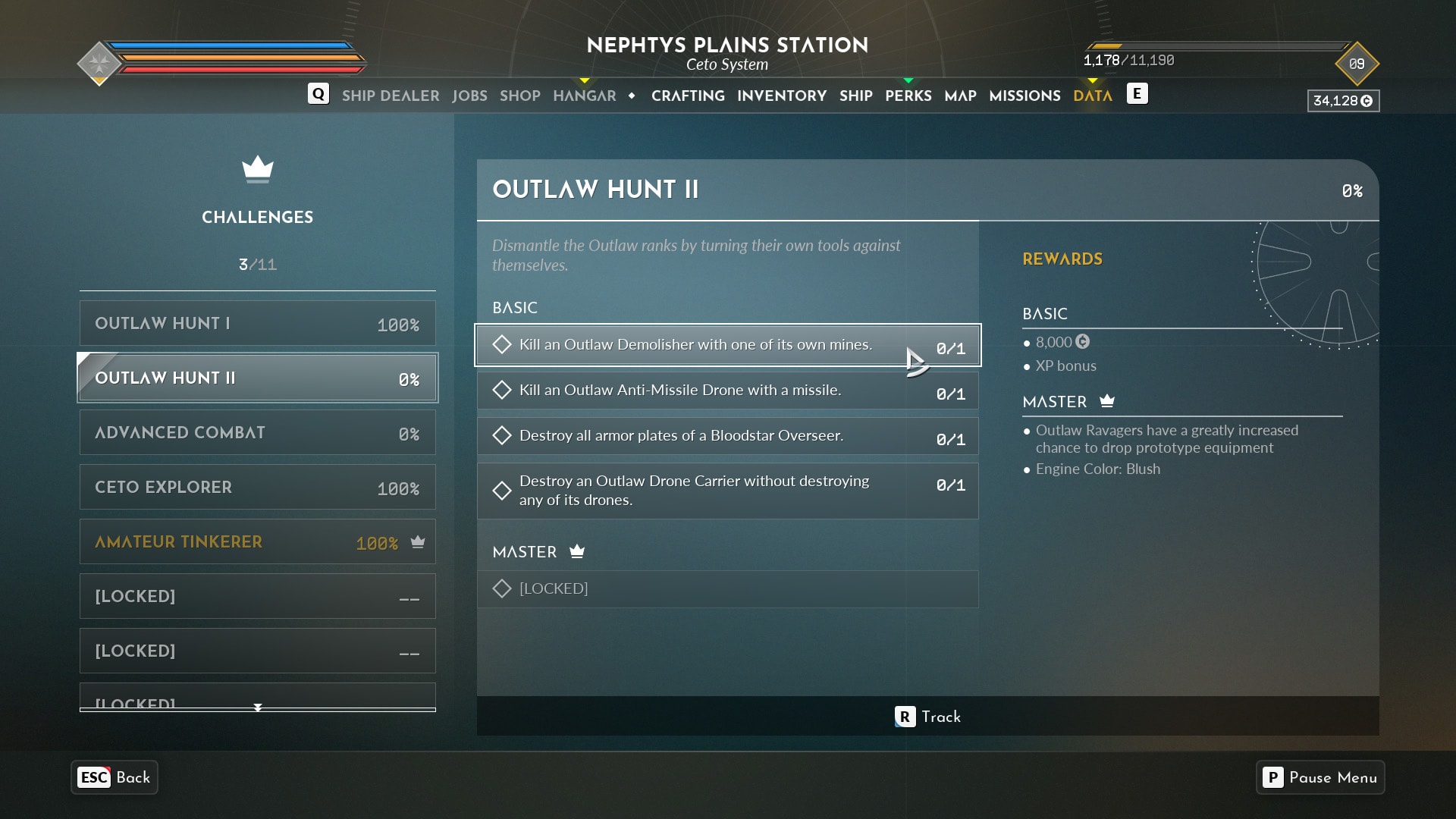
Task: Open the Map tab
Action: coord(960,96)
